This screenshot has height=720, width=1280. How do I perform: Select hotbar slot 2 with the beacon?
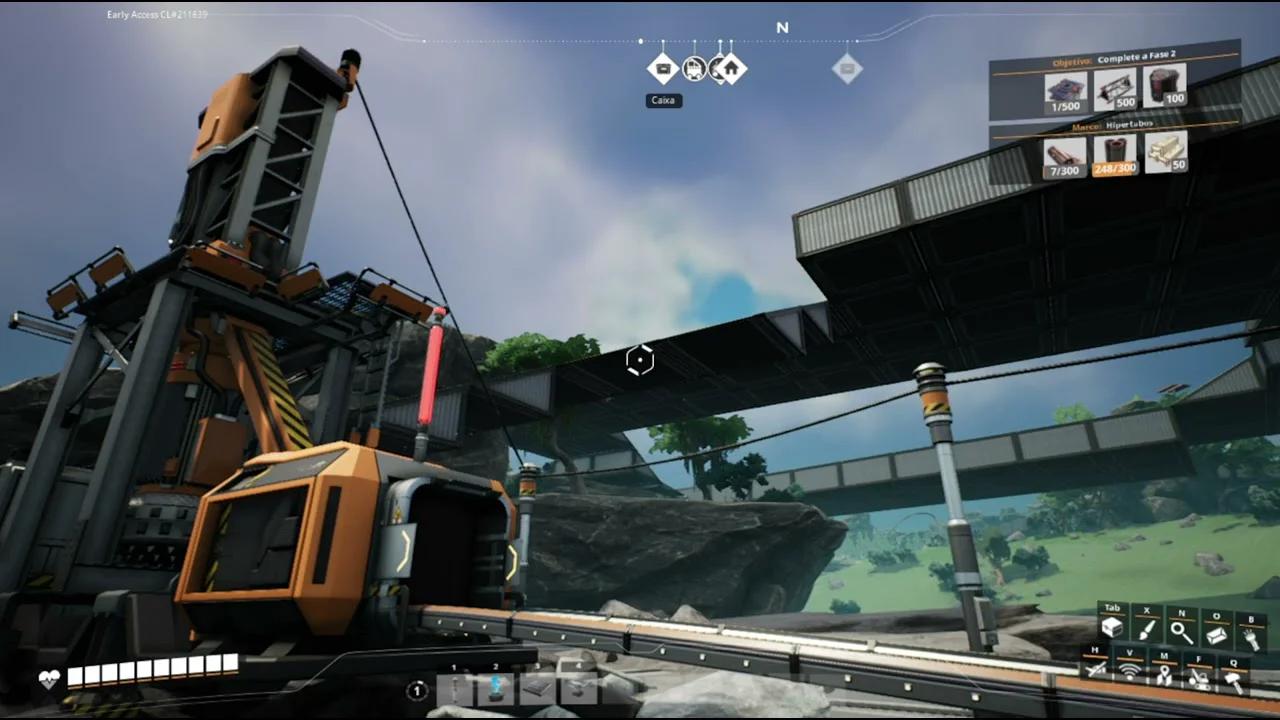coord(495,688)
